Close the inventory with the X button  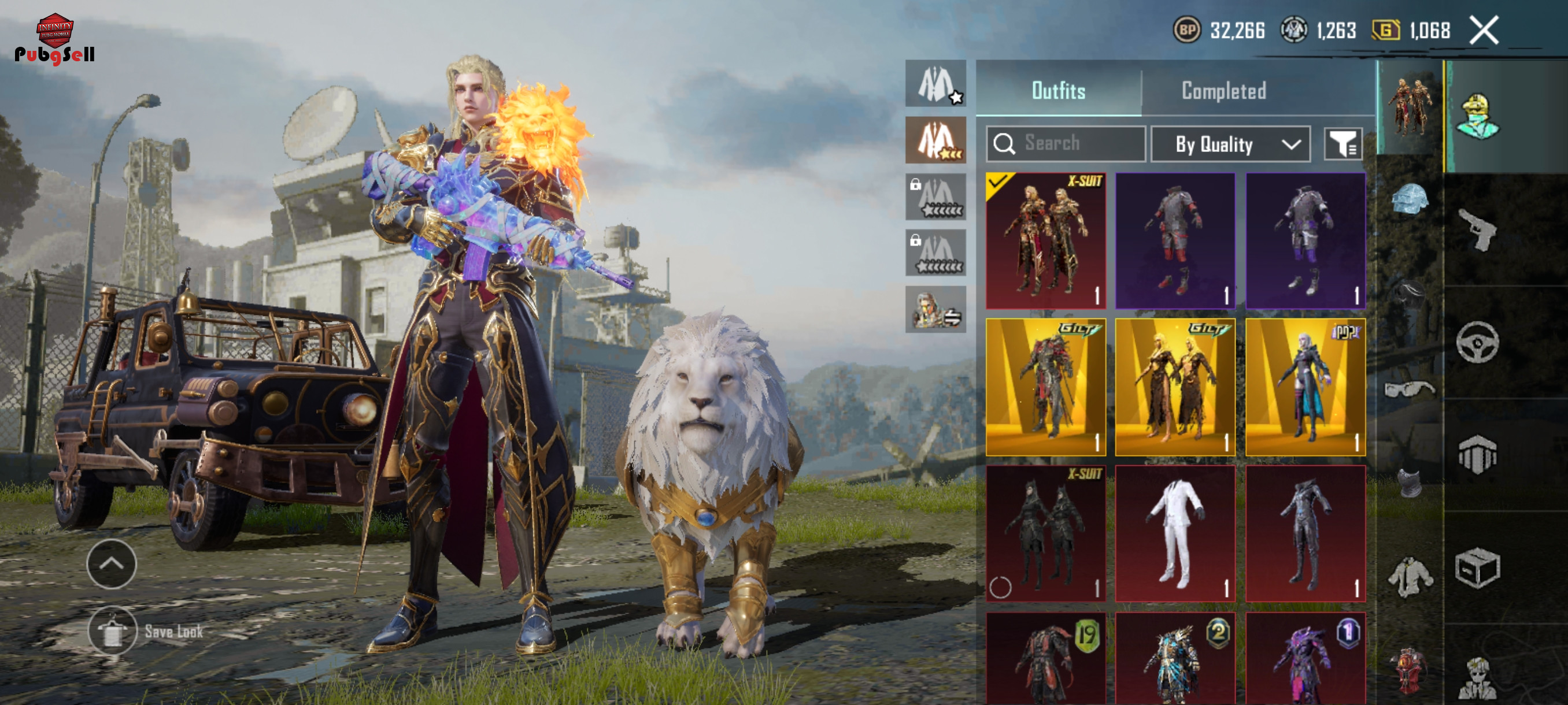(x=1484, y=31)
